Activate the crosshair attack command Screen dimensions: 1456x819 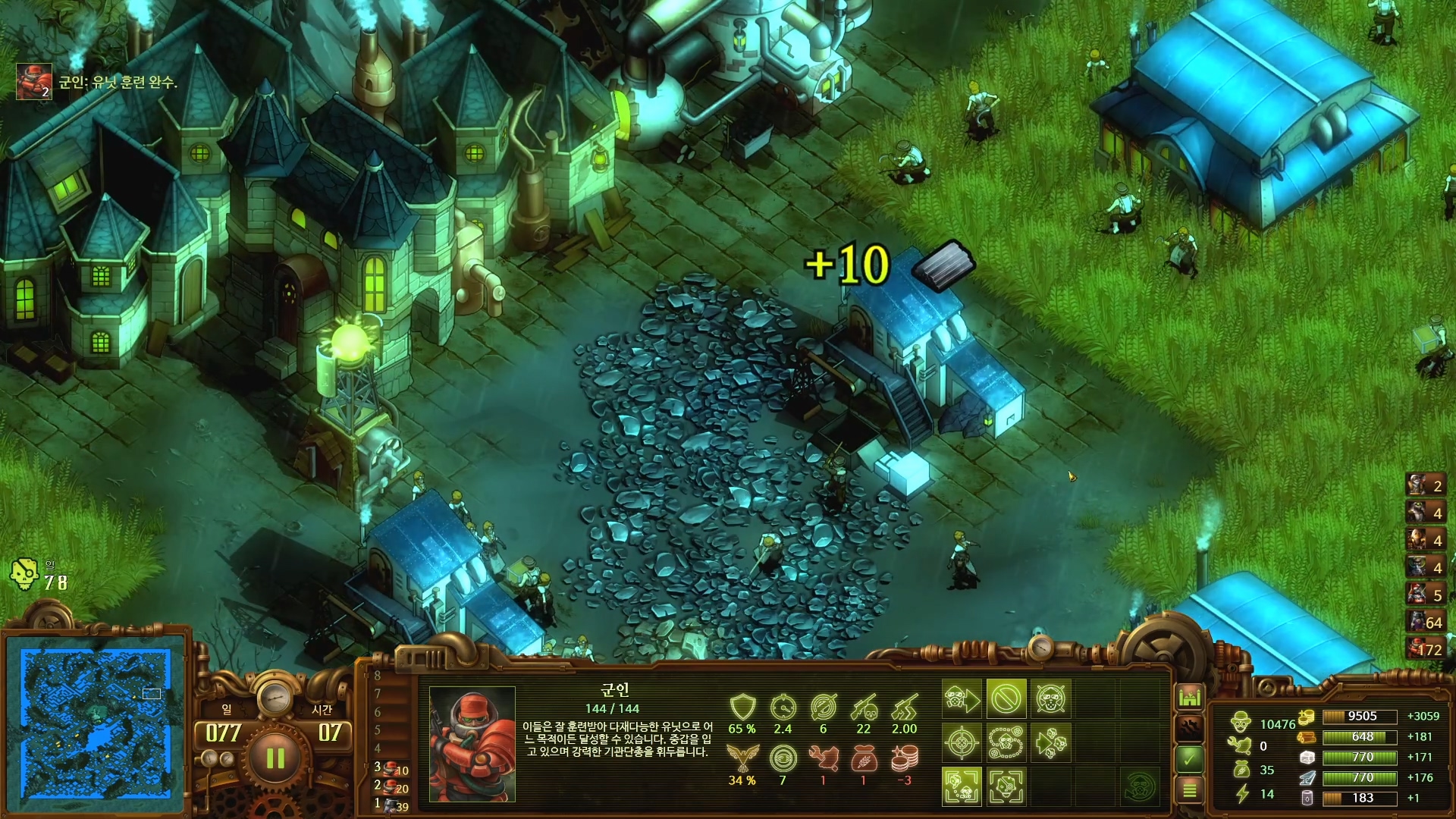[962, 742]
